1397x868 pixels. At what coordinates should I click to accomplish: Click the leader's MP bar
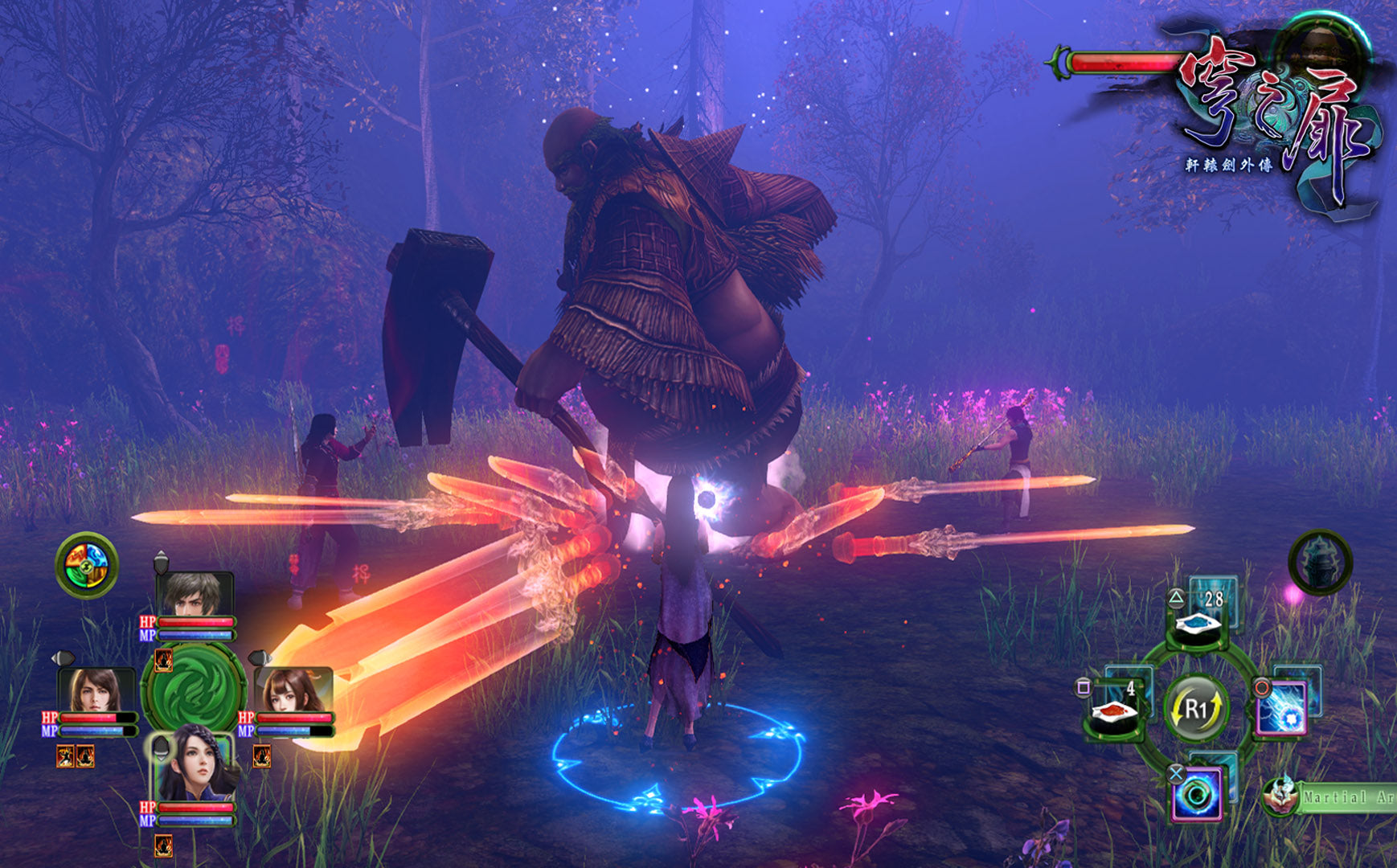click(x=195, y=634)
